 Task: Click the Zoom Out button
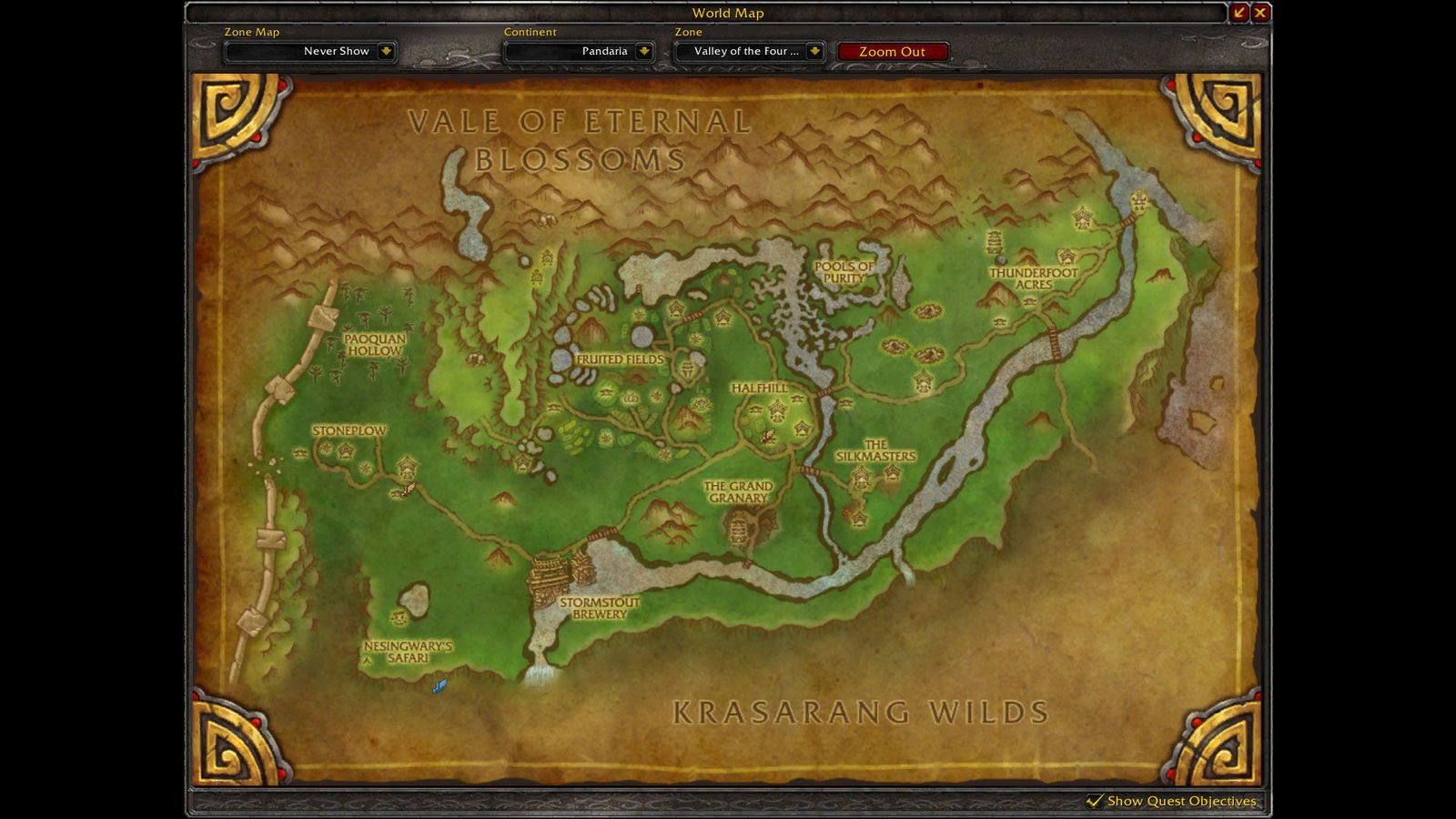892,52
